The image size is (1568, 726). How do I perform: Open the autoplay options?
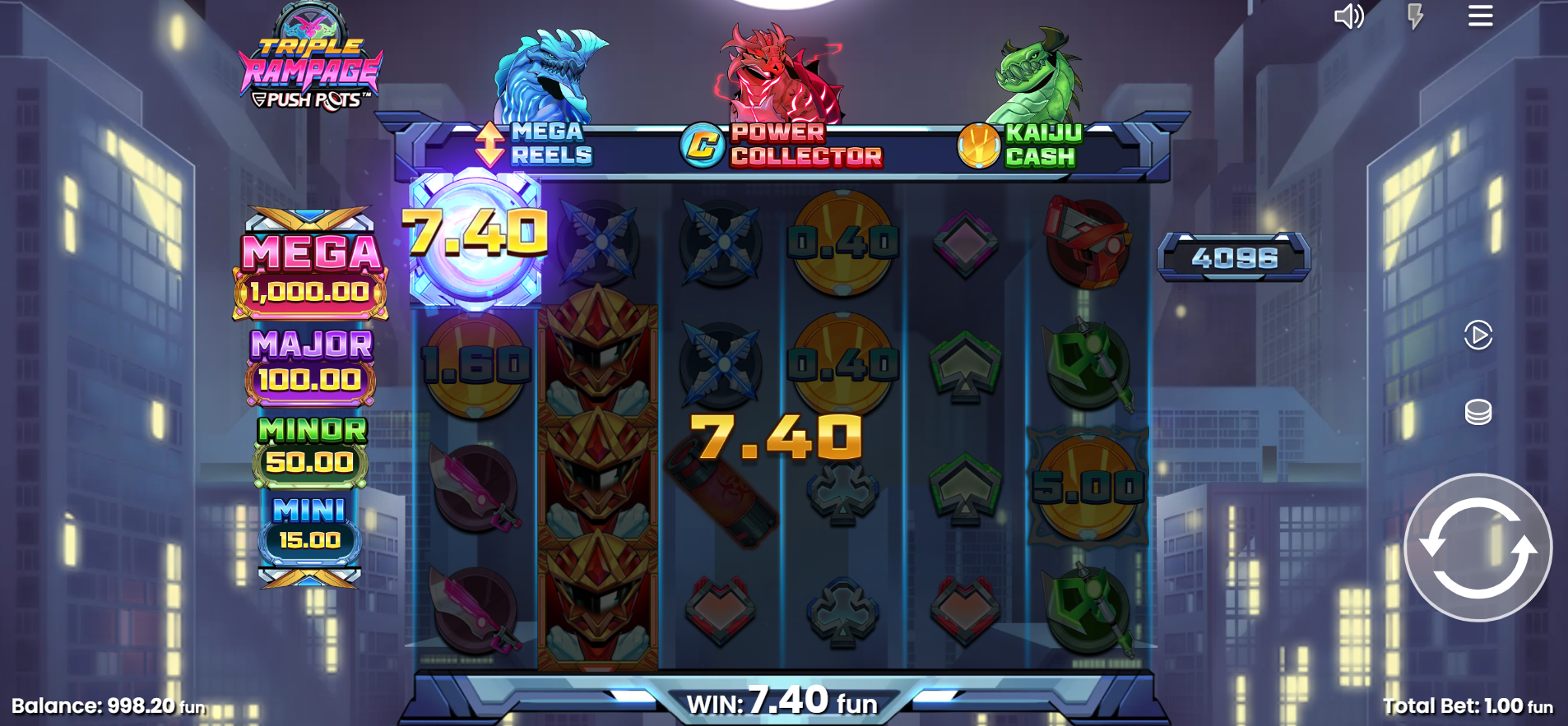[x=1478, y=335]
